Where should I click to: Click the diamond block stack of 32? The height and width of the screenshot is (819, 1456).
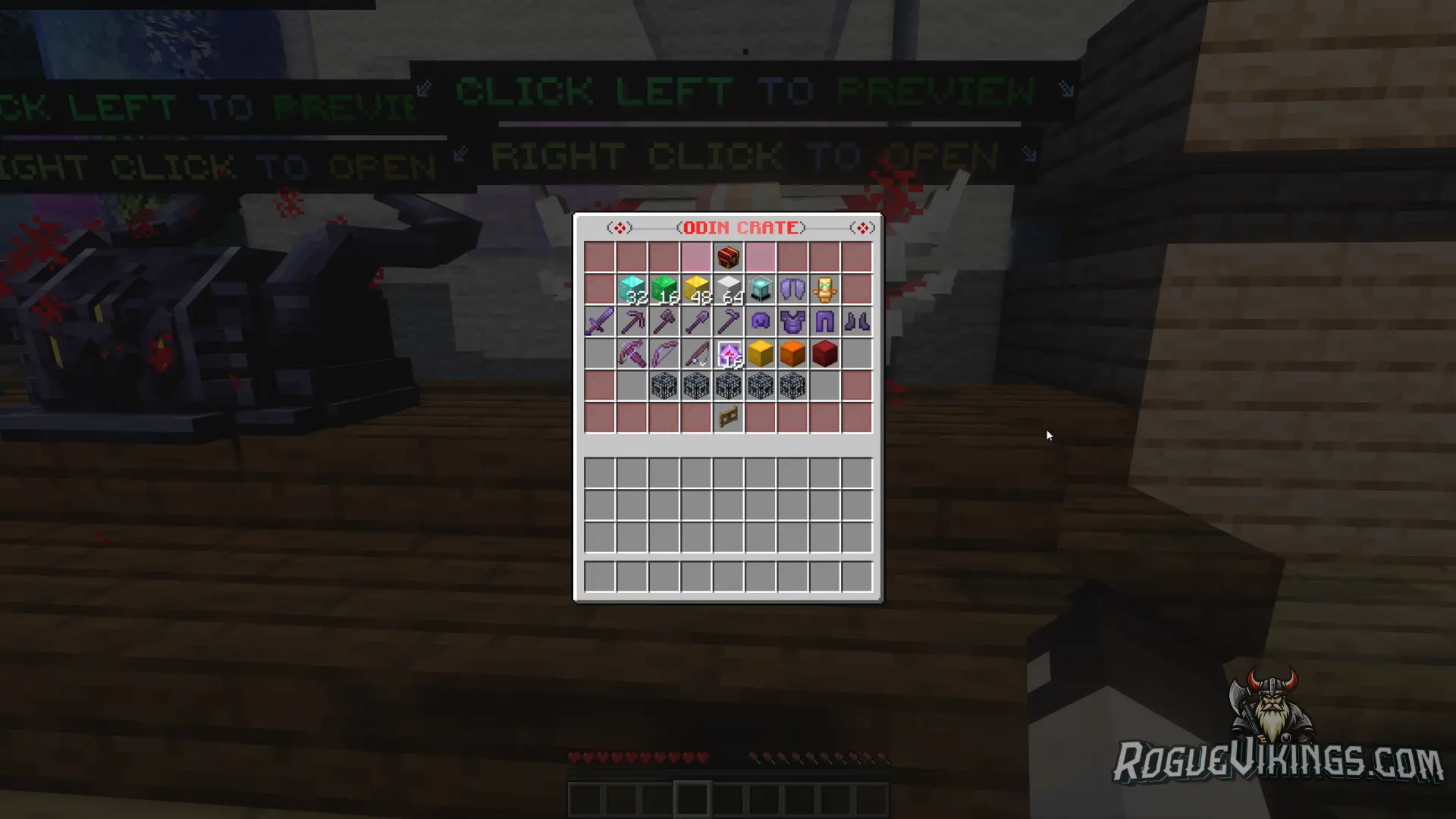[632, 288]
